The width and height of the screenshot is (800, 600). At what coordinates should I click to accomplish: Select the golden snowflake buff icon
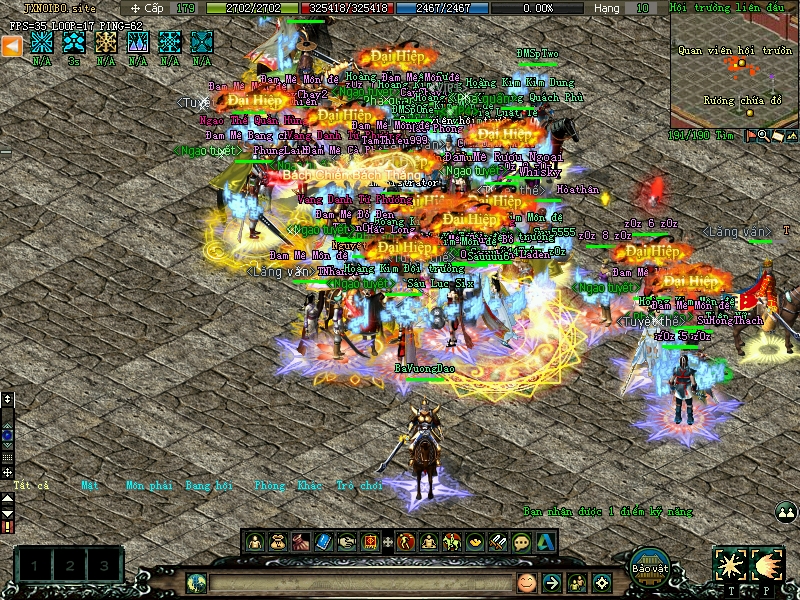pos(106,42)
